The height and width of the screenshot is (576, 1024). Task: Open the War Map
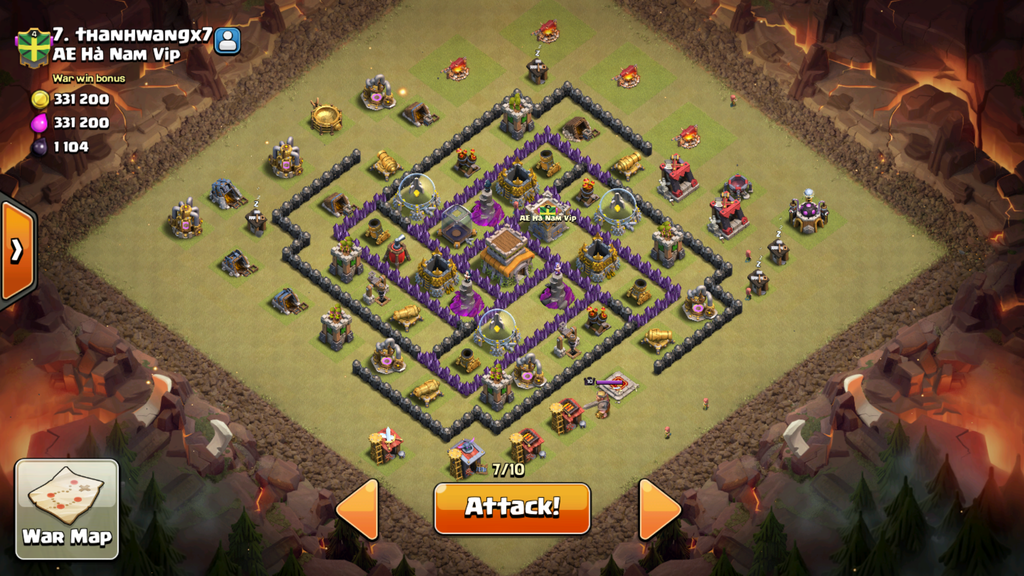coord(67,509)
